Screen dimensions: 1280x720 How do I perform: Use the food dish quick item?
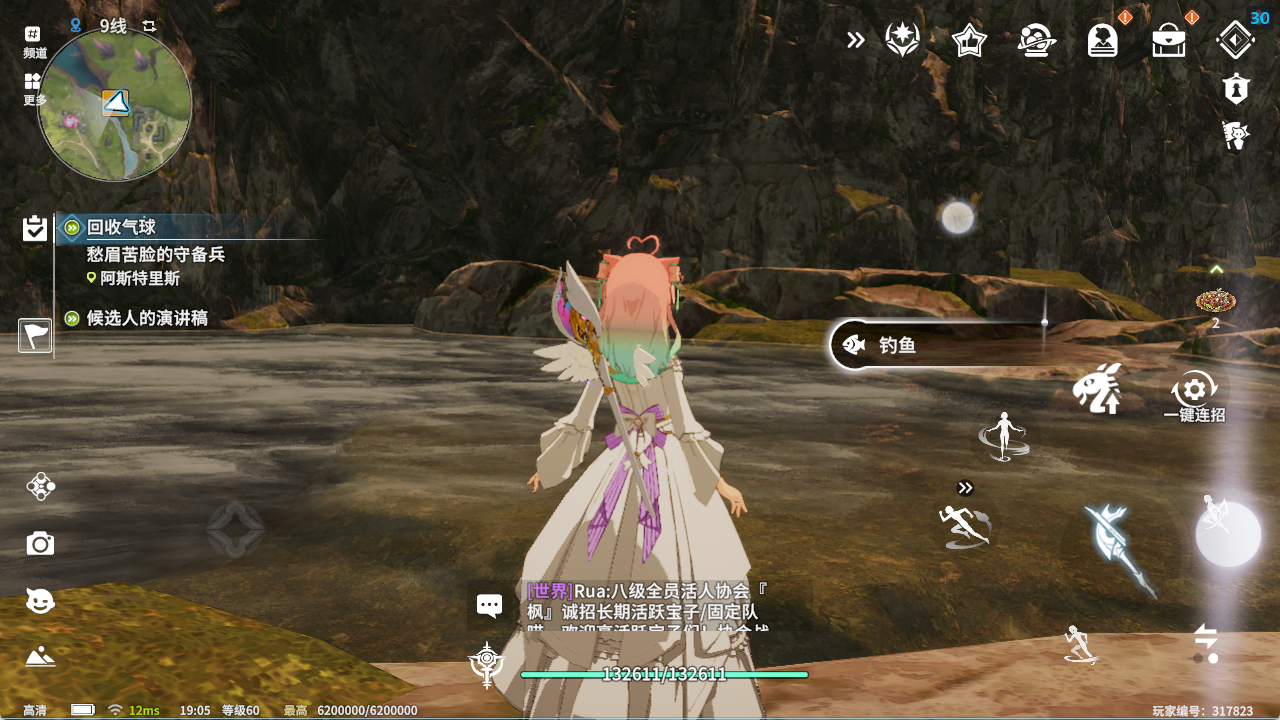coord(1215,300)
